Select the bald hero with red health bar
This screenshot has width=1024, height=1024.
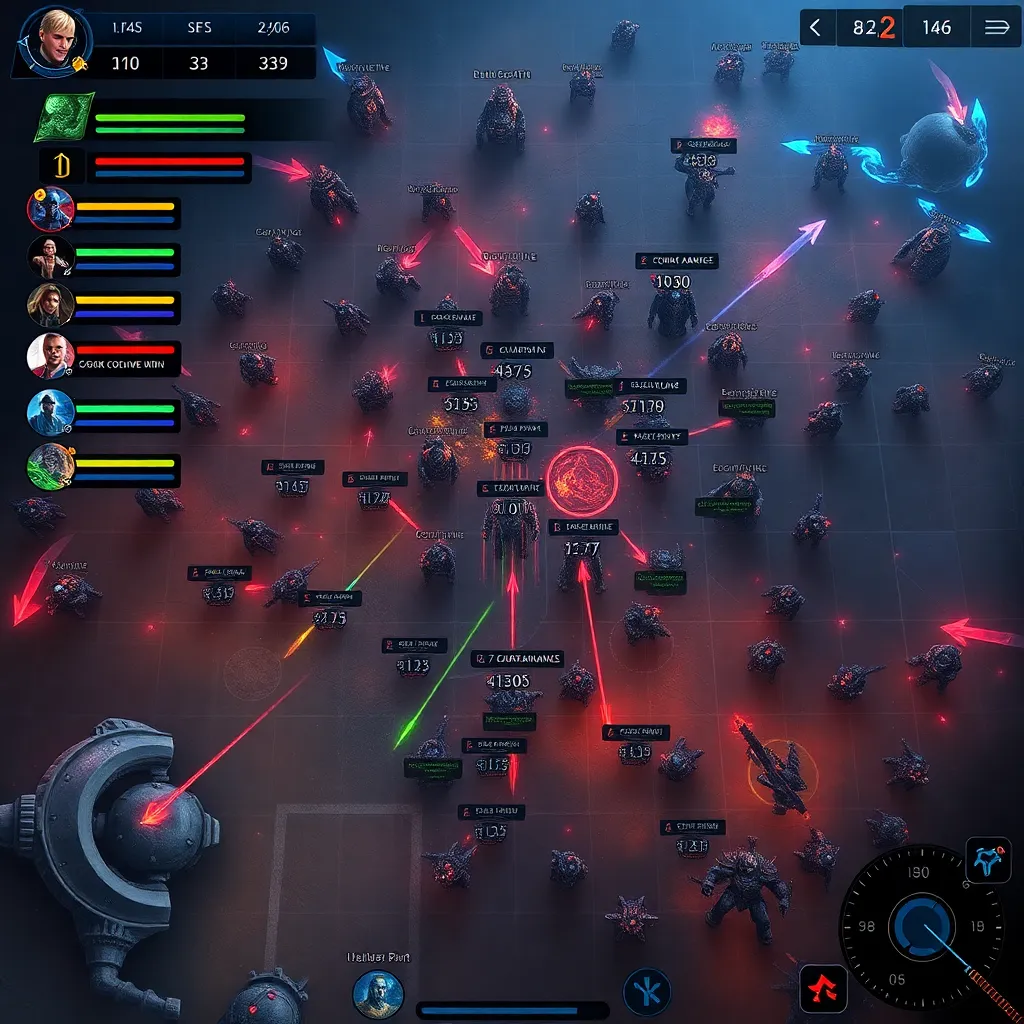pos(50,355)
